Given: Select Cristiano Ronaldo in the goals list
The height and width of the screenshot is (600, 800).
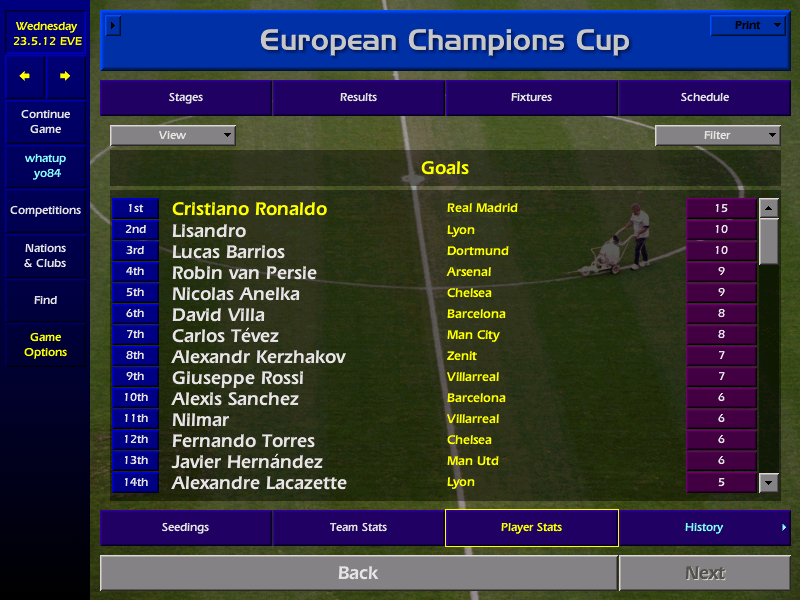Looking at the screenshot, I should (249, 209).
